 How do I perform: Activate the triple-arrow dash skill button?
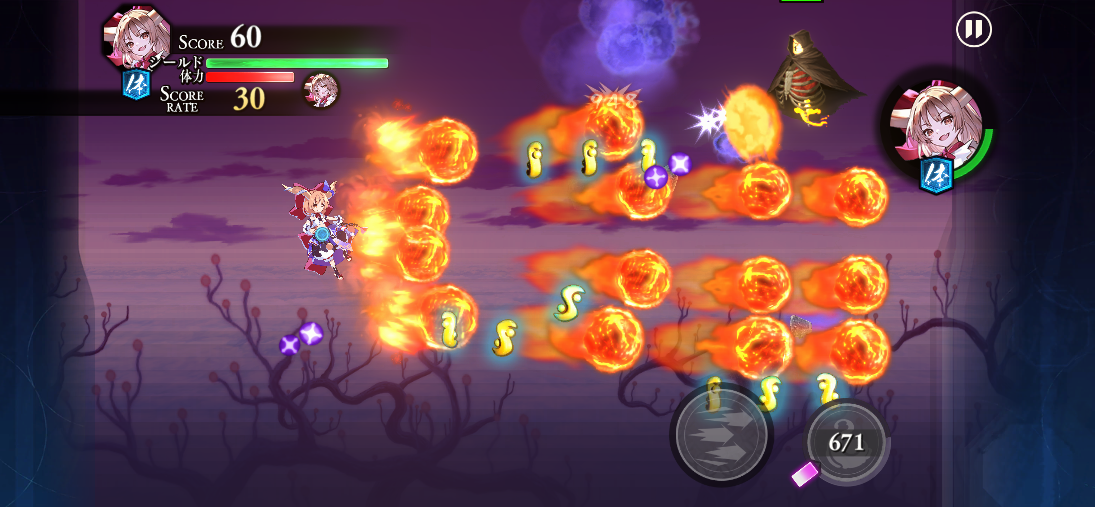click(x=721, y=434)
